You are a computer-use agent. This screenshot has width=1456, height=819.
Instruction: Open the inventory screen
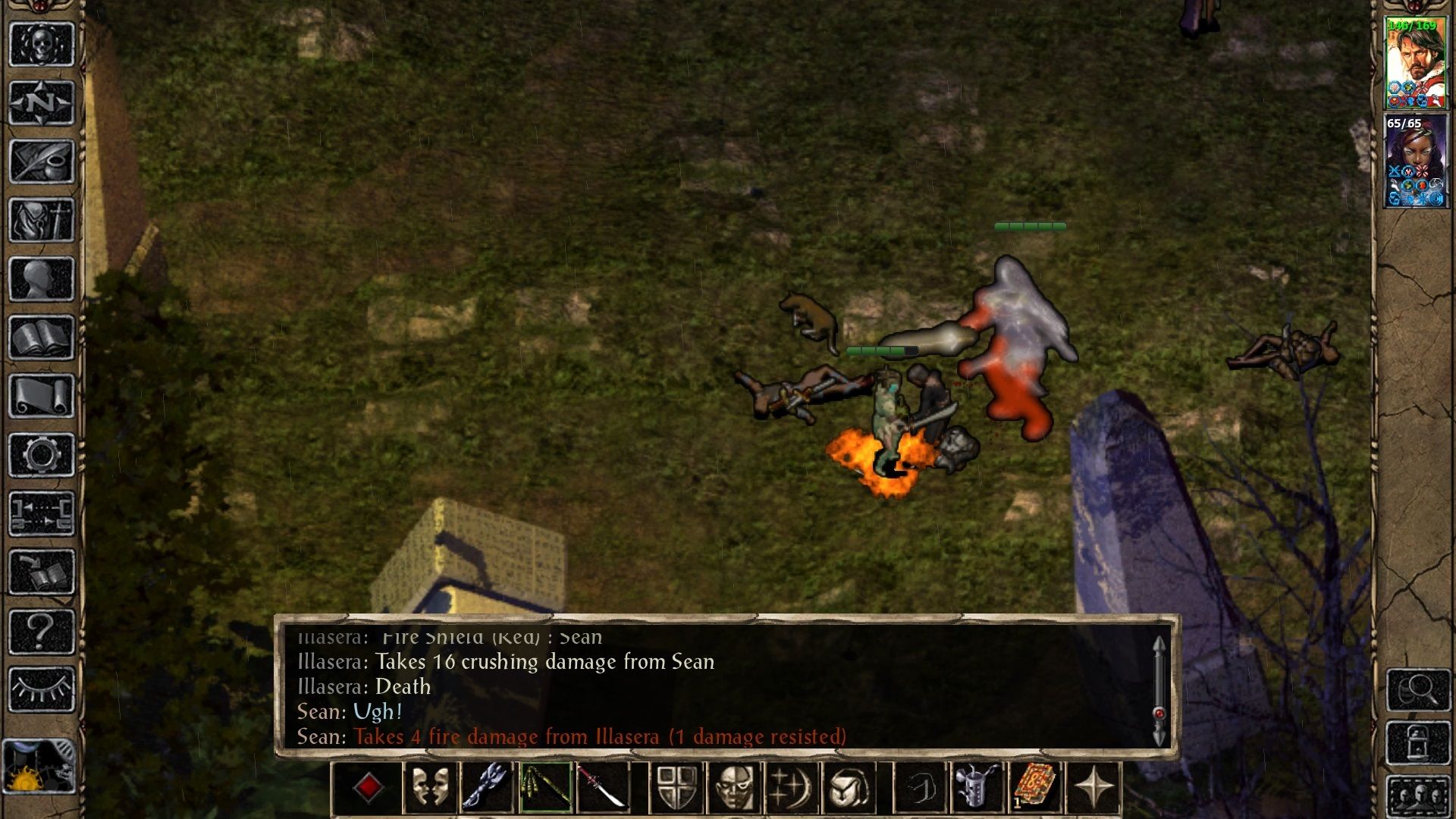pos(42,221)
